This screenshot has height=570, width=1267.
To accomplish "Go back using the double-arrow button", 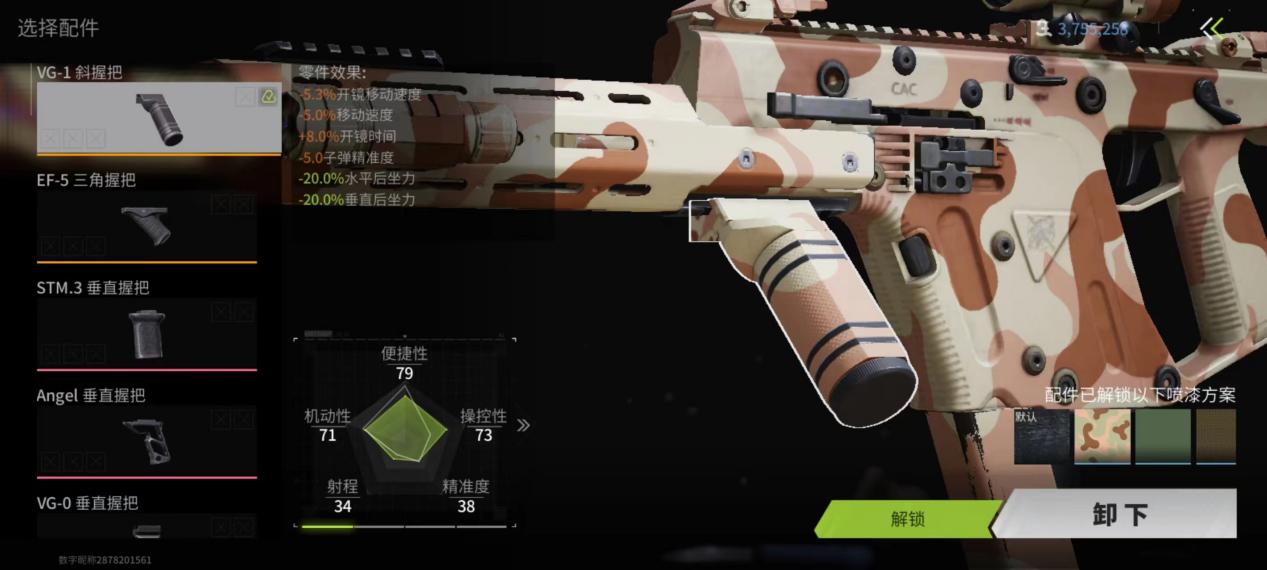I will (x=1212, y=28).
